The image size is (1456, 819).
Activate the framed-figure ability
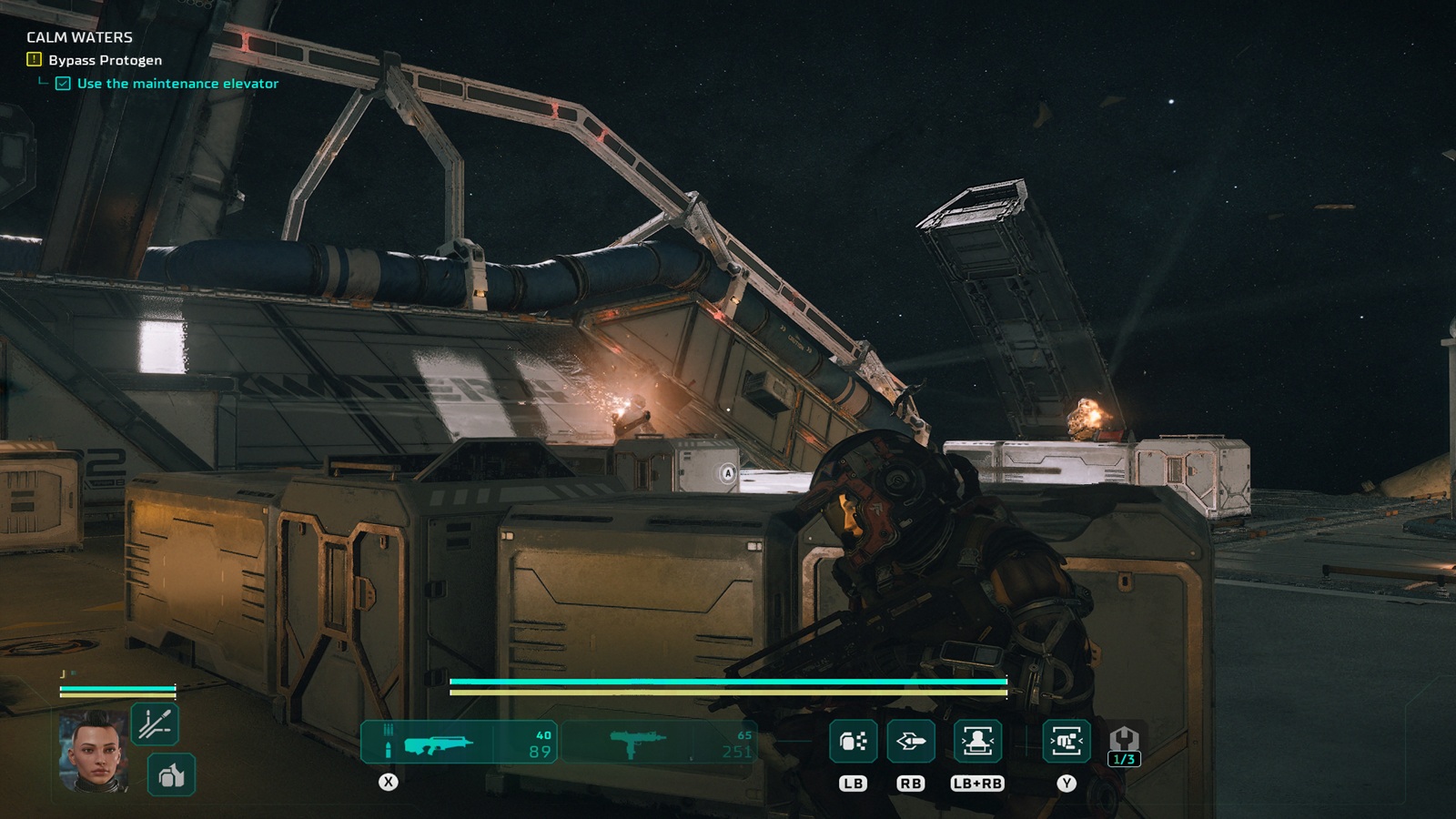pyautogui.click(x=977, y=742)
